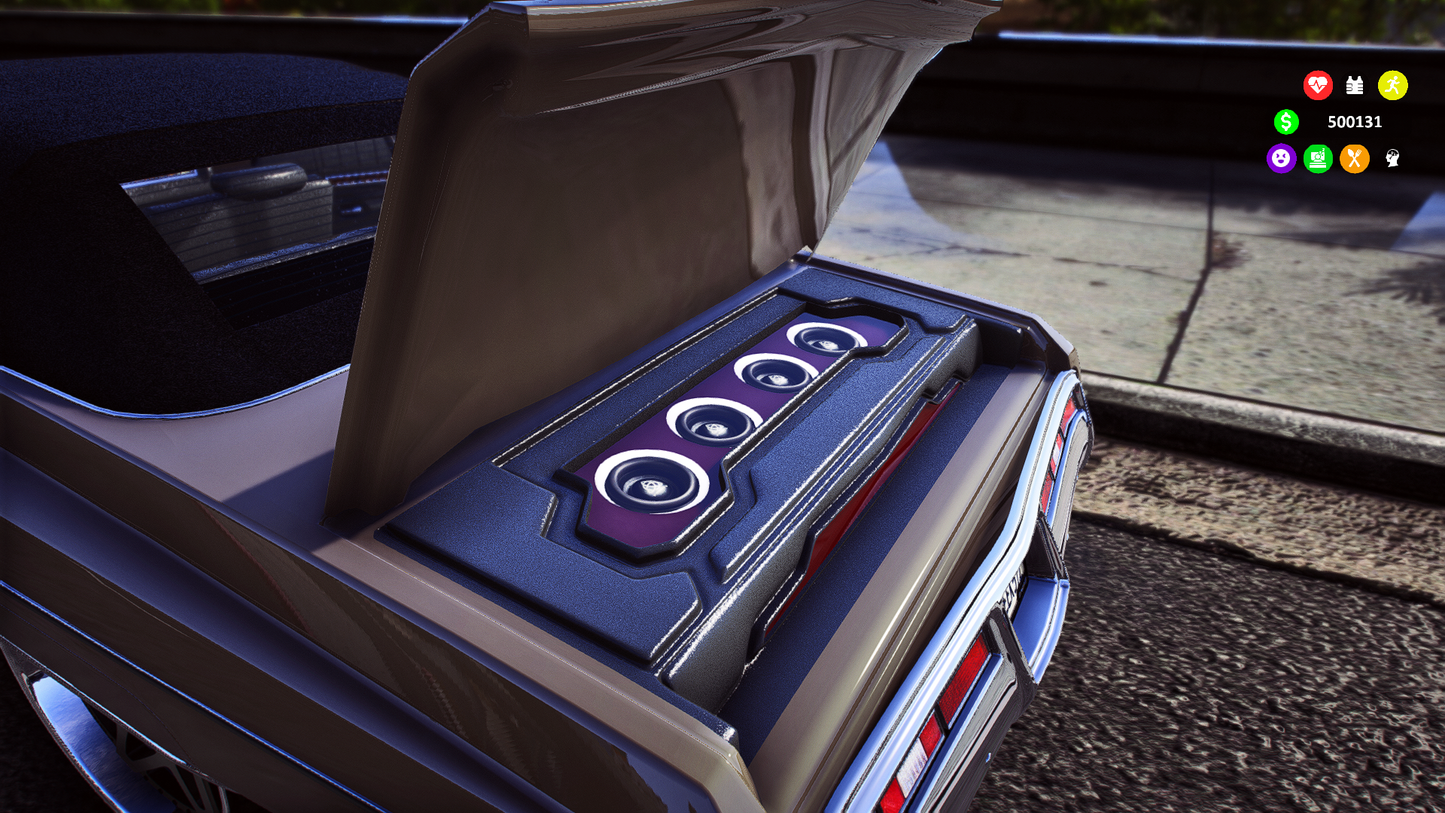Click the red health heart icon
Viewport: 1445px width, 813px height.
coord(1318,85)
